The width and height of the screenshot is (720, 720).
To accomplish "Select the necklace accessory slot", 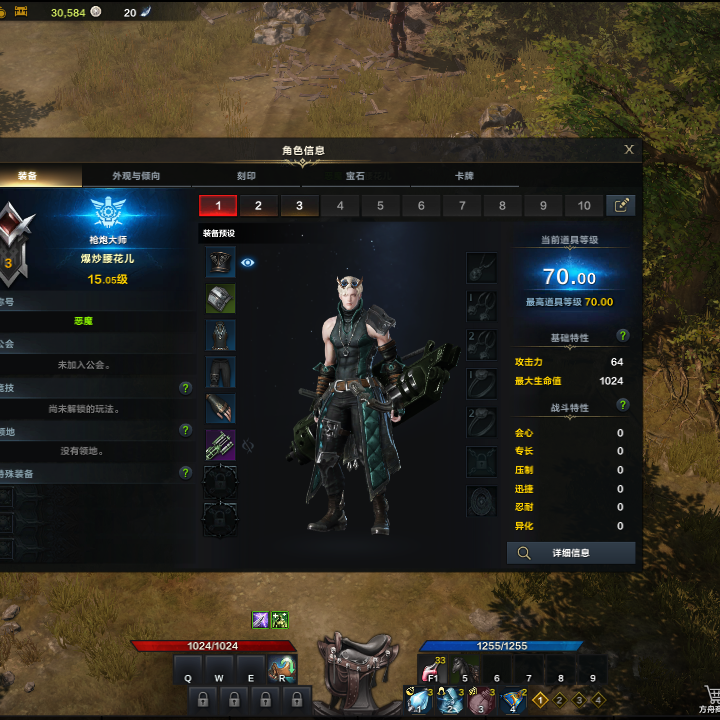I will [x=481, y=267].
